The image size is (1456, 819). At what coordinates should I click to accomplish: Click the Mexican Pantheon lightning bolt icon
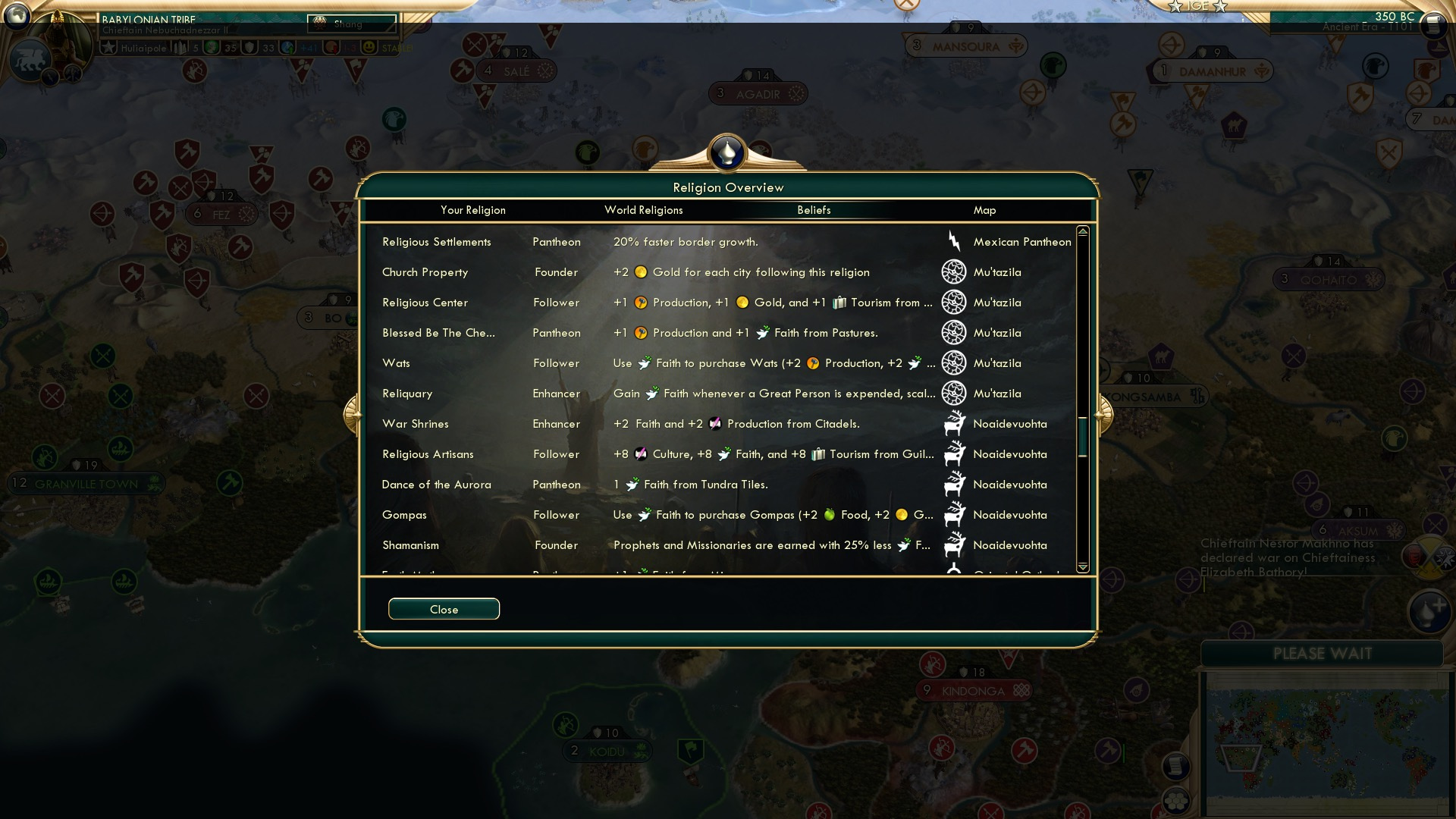click(x=954, y=241)
